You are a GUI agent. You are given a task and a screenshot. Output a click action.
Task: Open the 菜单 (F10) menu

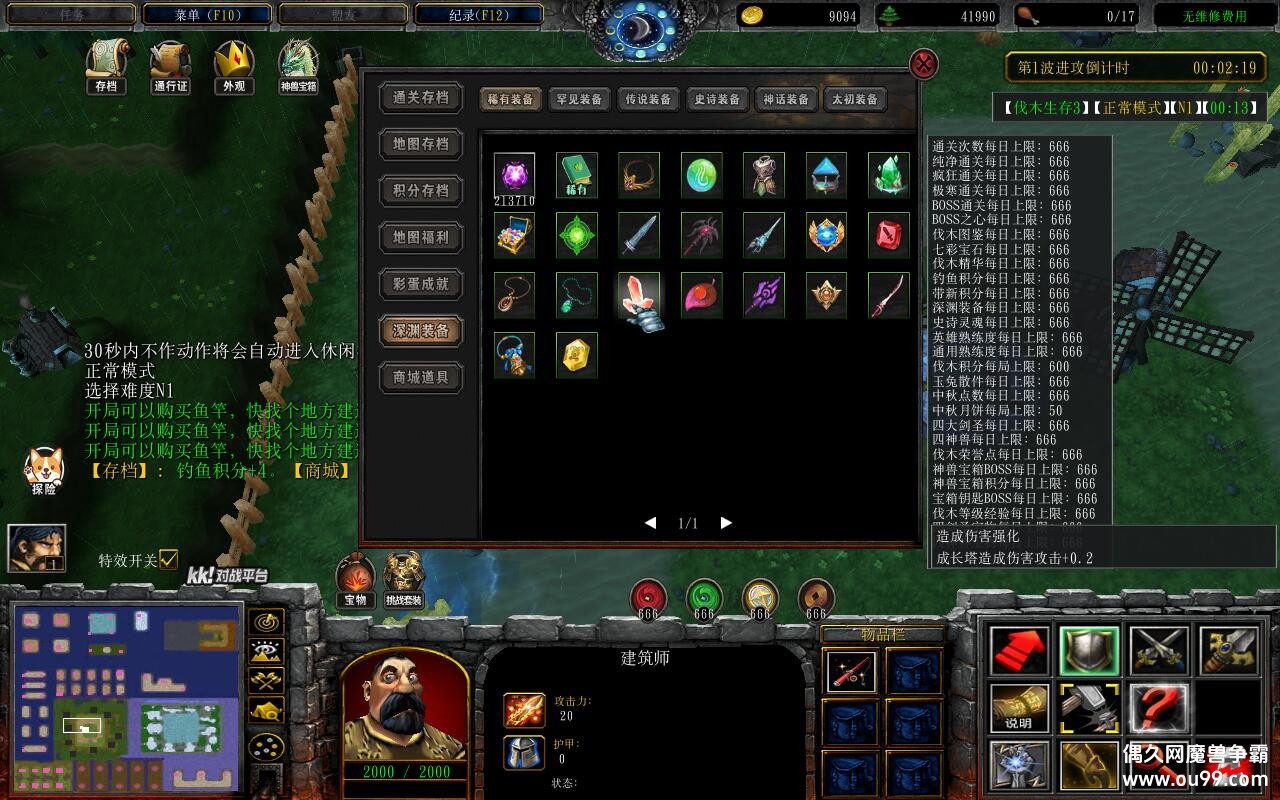[207, 15]
